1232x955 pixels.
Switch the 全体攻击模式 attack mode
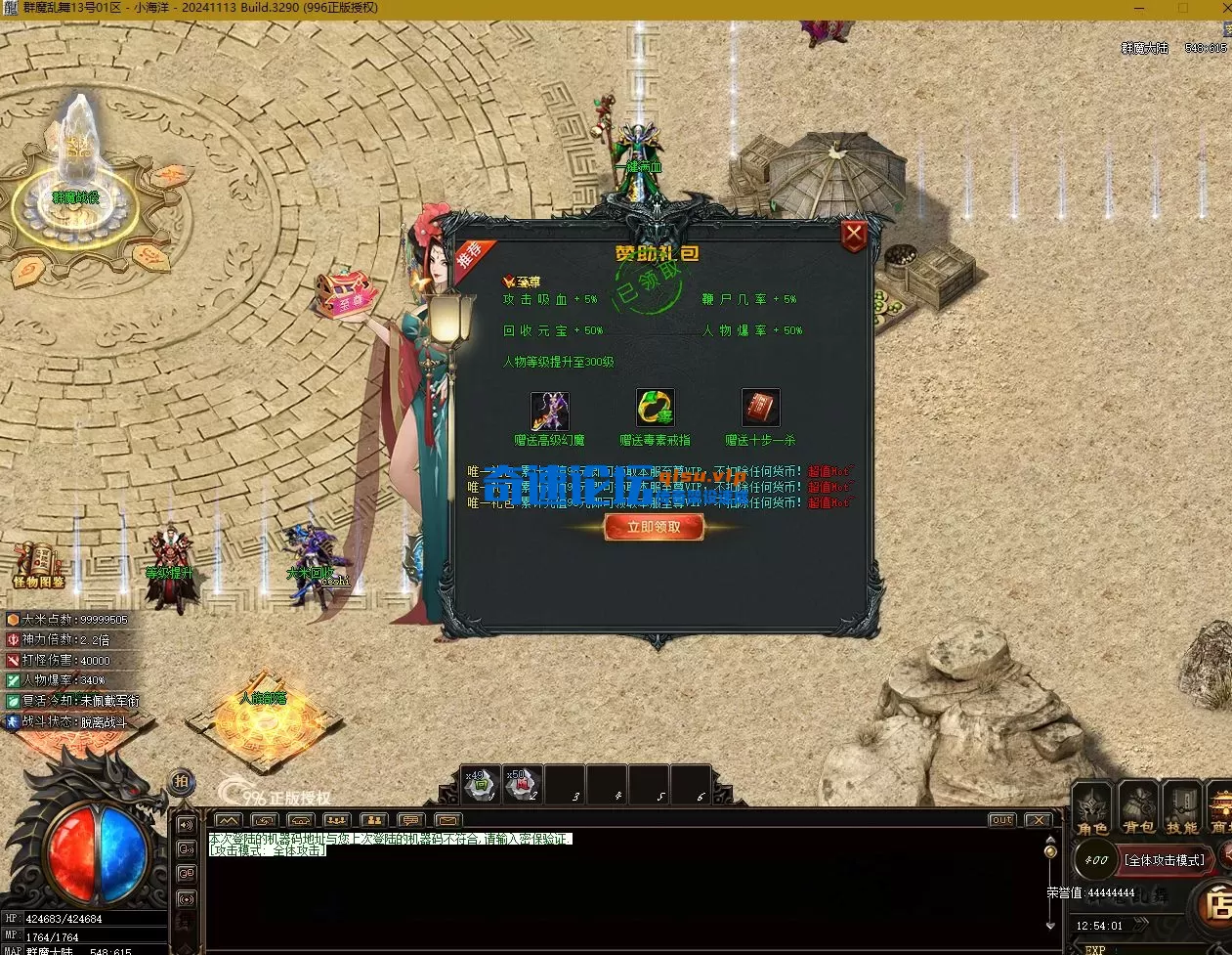click(x=1164, y=860)
